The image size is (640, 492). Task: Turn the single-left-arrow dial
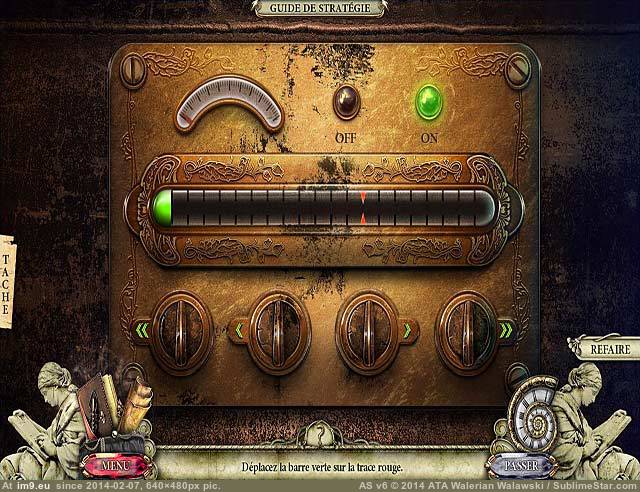point(268,328)
